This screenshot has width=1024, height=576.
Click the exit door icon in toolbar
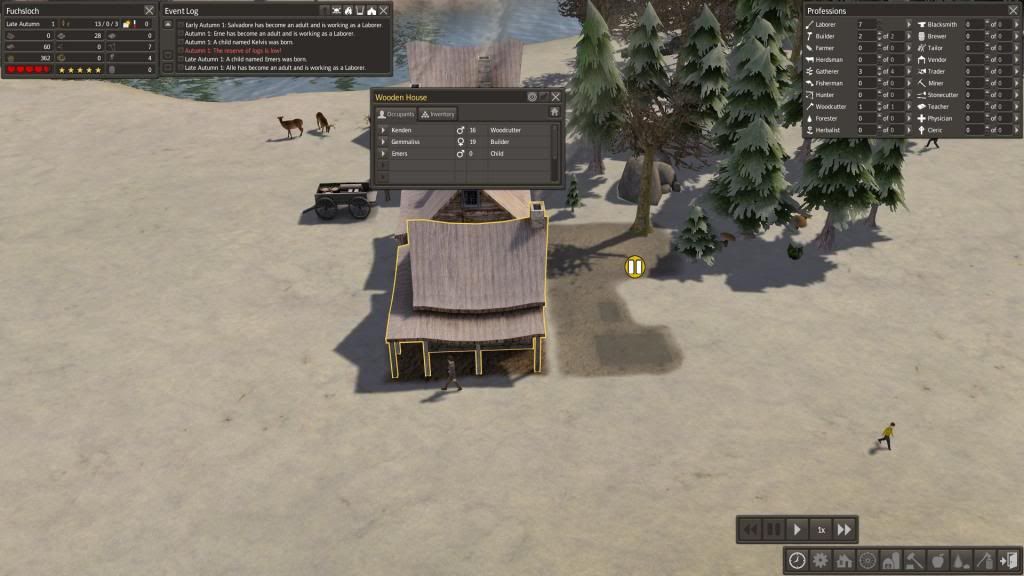[1007, 560]
